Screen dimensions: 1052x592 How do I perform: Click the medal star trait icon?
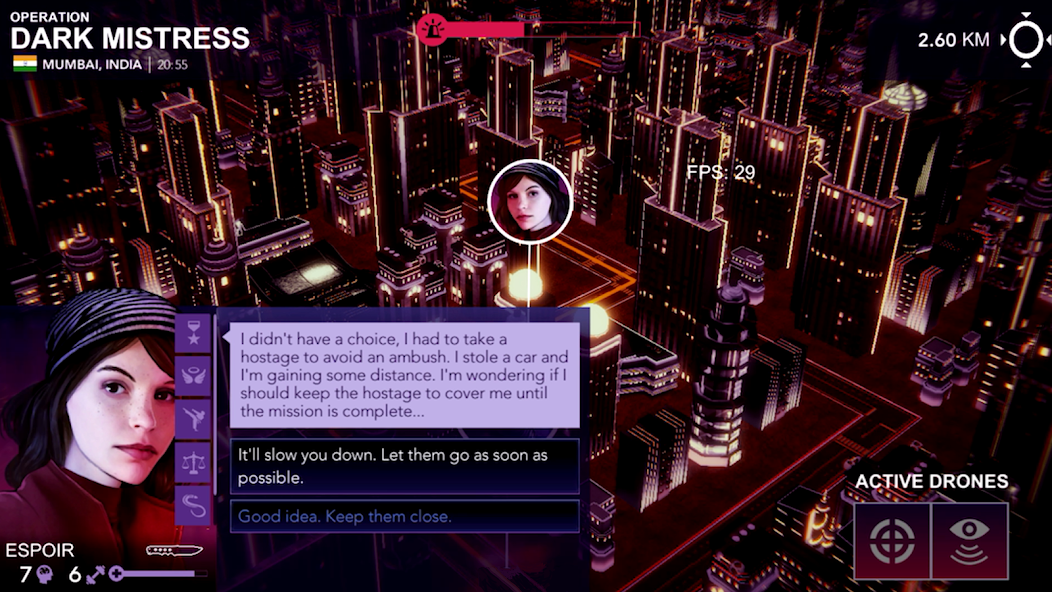(x=193, y=334)
